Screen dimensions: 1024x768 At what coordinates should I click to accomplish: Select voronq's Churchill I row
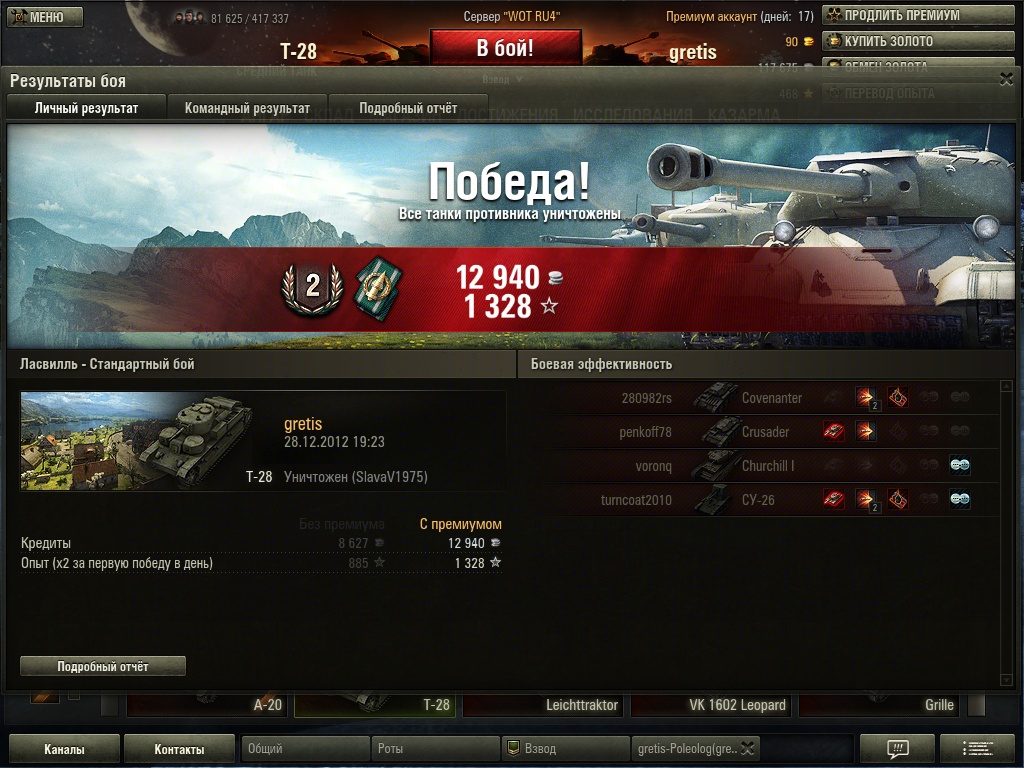tap(760, 466)
